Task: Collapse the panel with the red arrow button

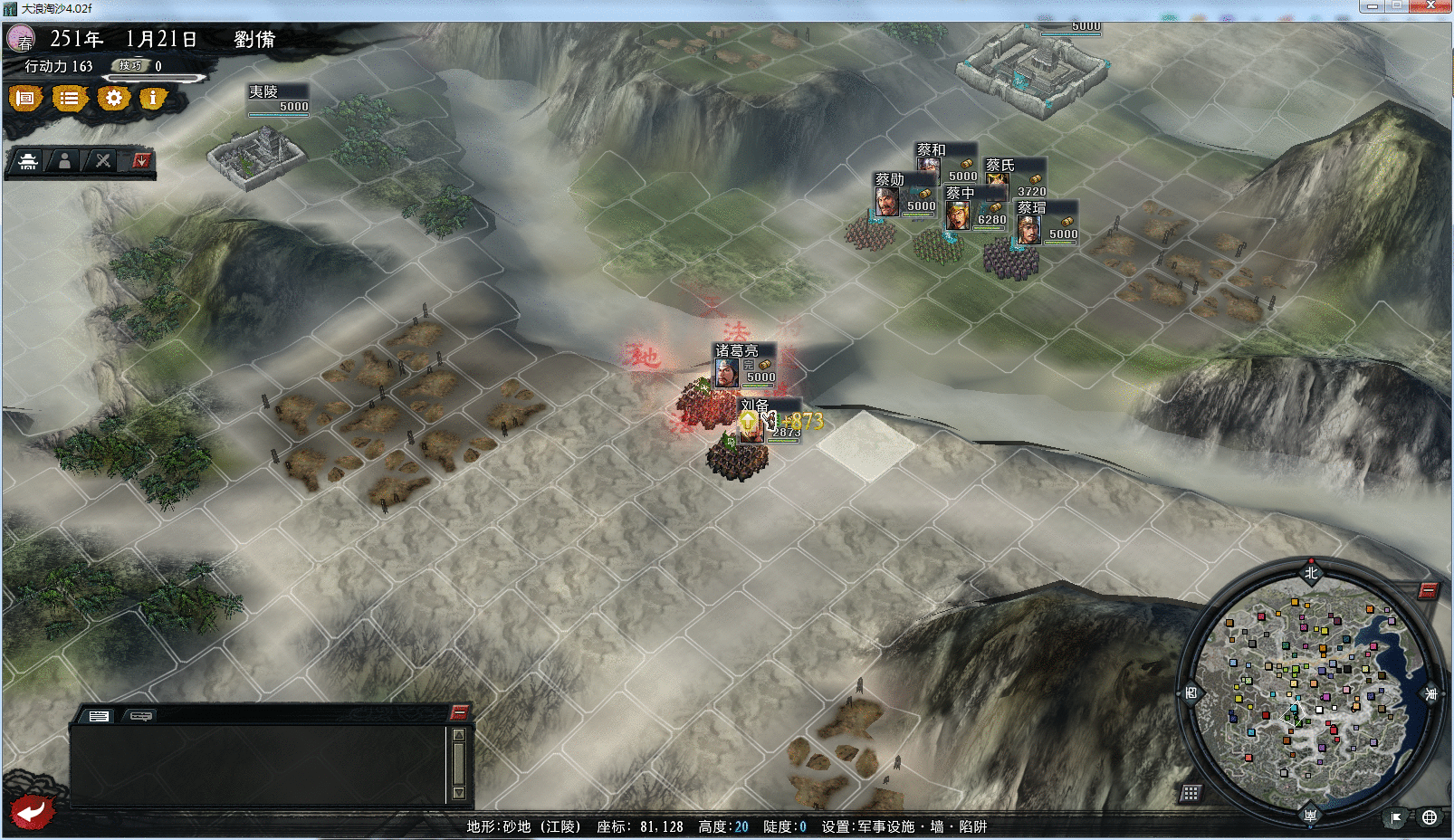Action: pyautogui.click(x=141, y=160)
